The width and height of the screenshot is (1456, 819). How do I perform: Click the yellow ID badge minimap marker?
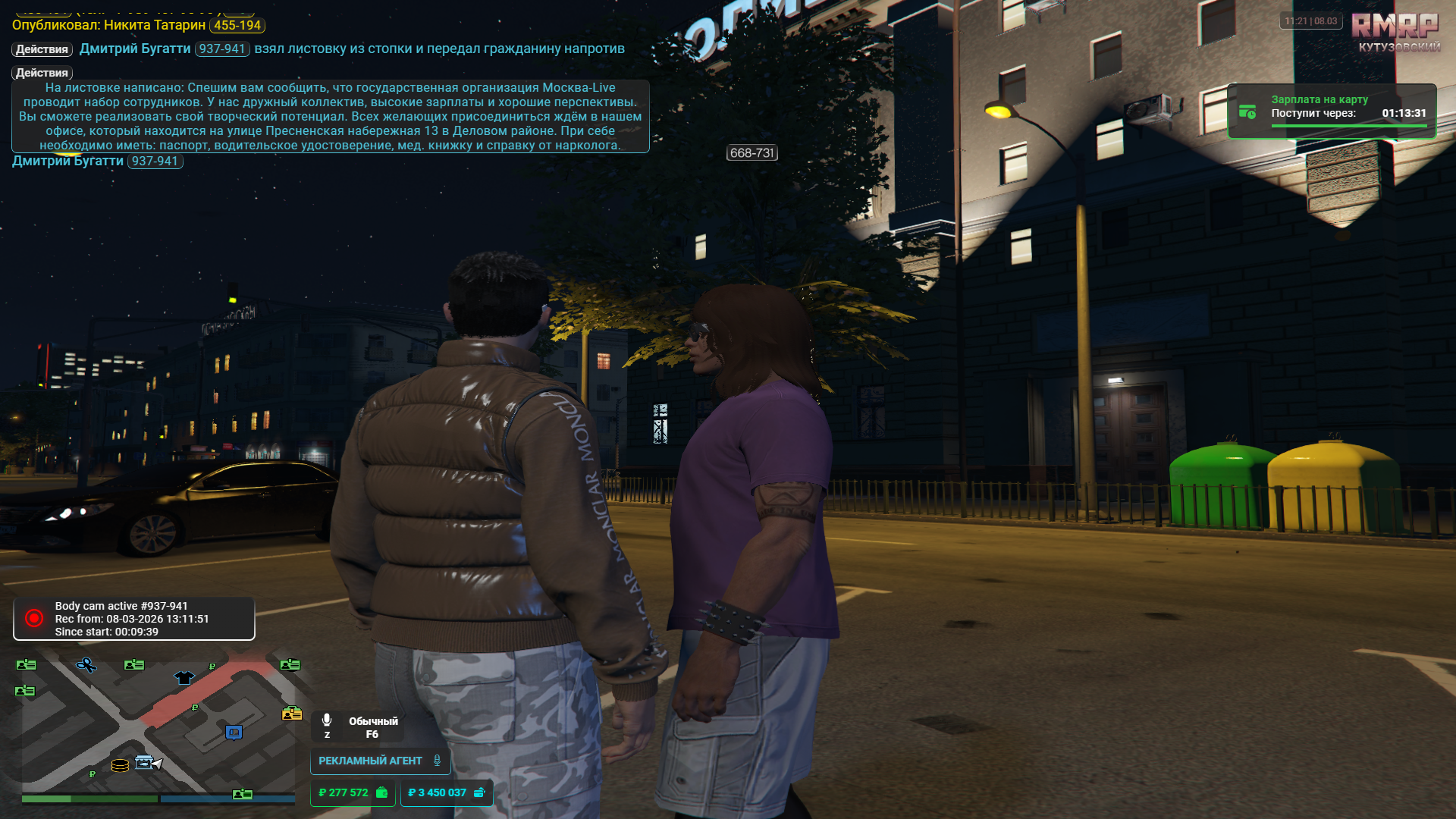coord(292,714)
